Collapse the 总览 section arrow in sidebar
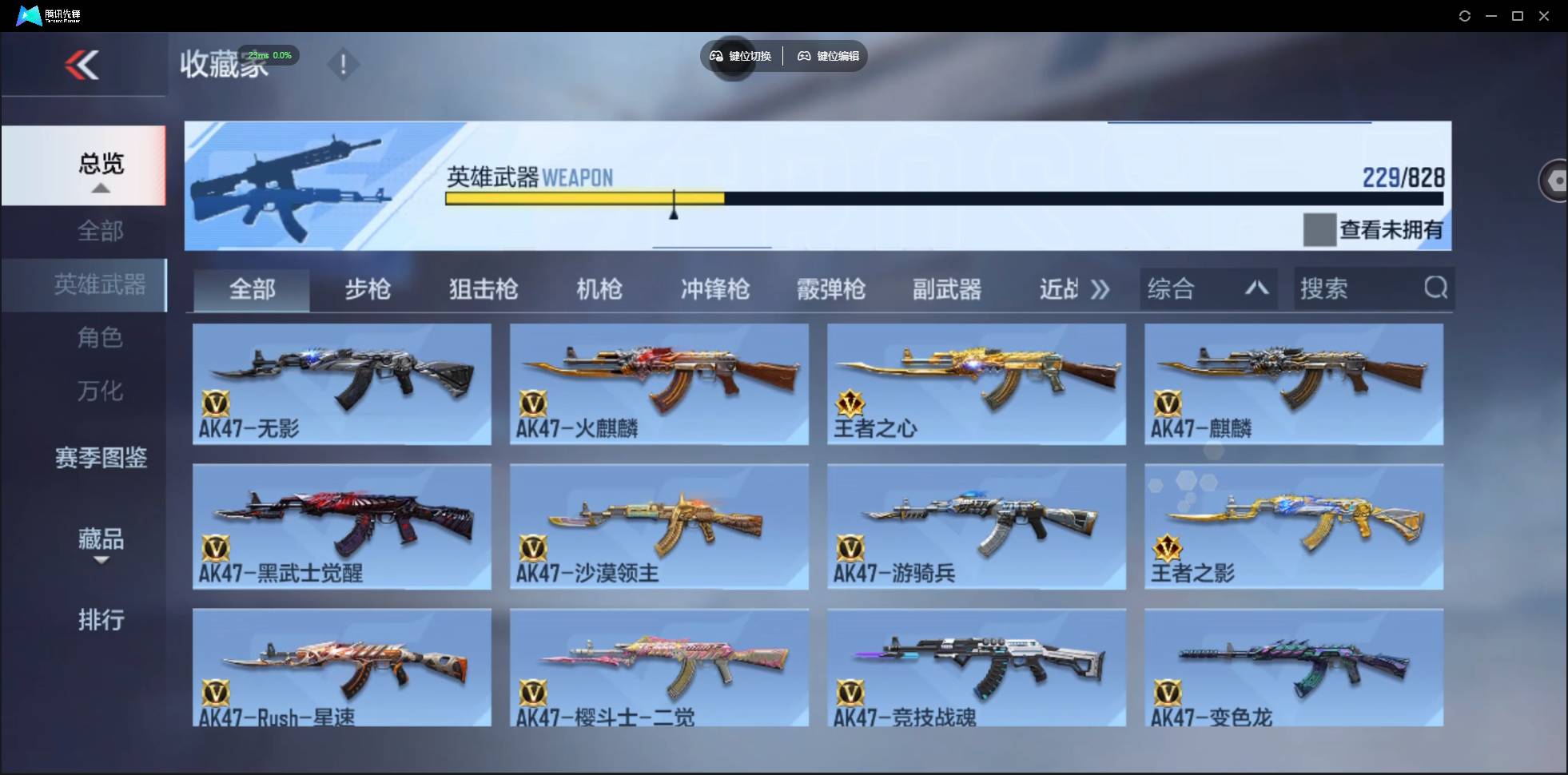The image size is (1568, 775). tap(99, 187)
